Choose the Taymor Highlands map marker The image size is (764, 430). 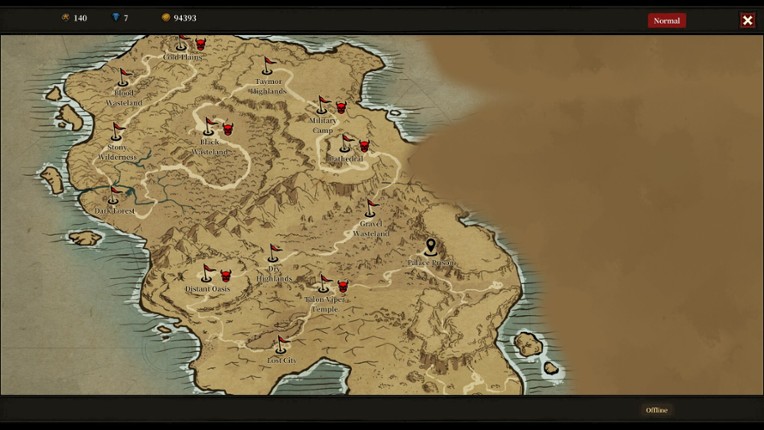[x=268, y=67]
